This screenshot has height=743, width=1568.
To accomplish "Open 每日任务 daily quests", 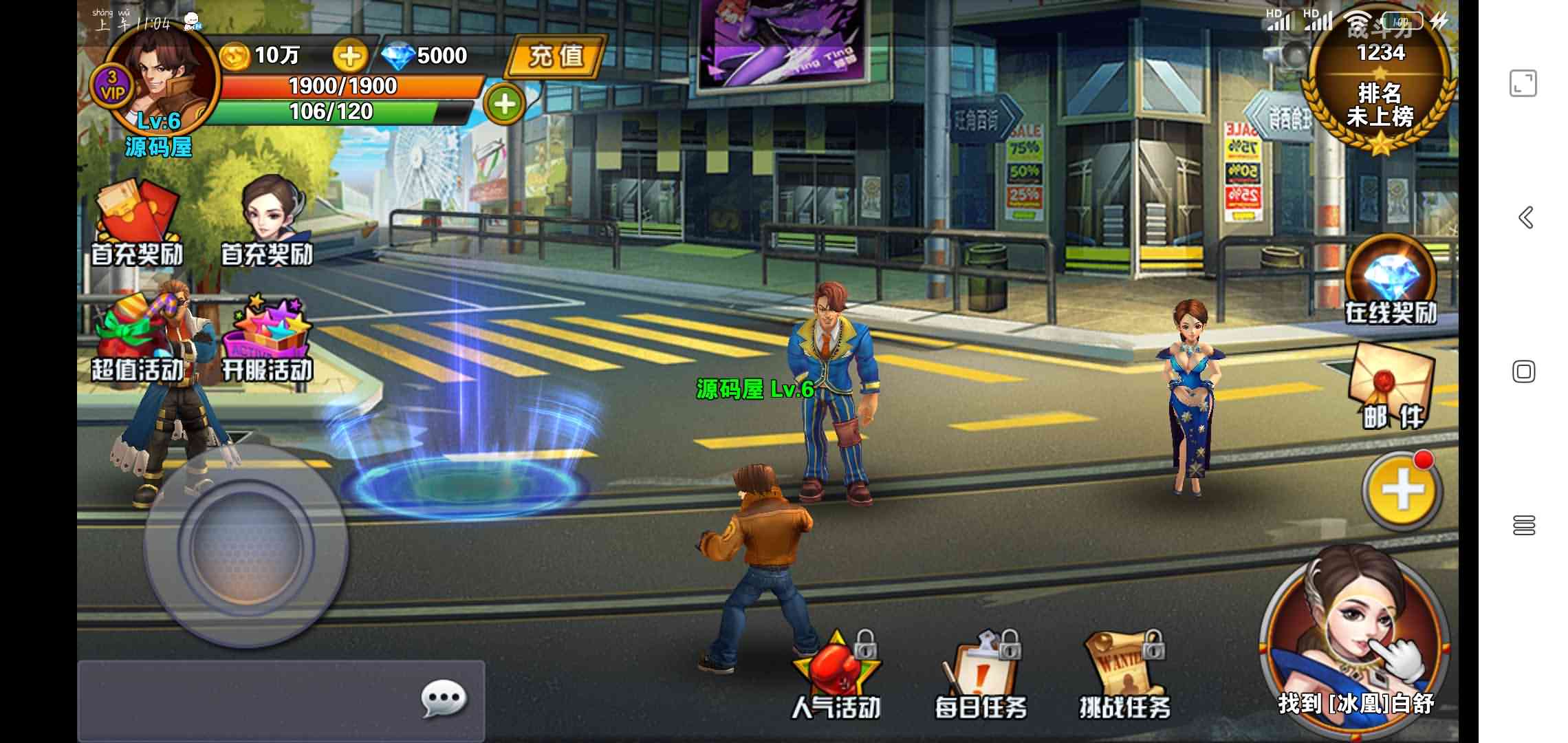I will (x=981, y=676).
